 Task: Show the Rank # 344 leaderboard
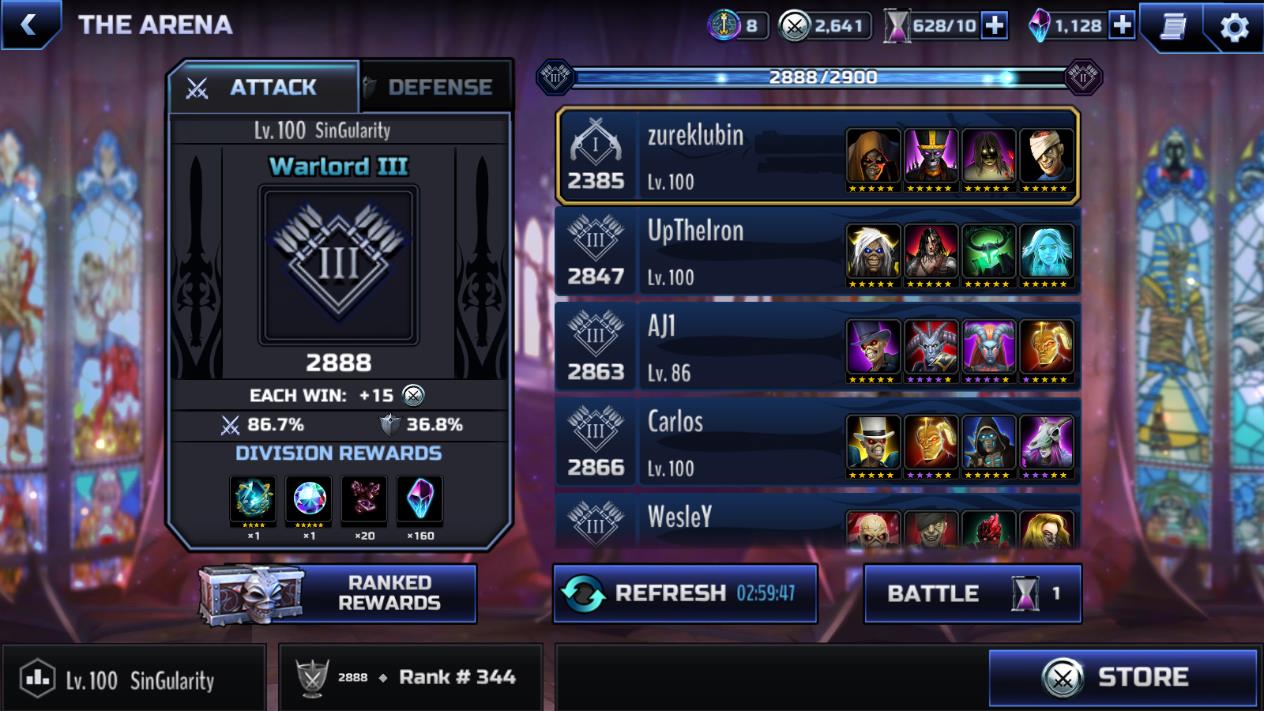(411, 678)
